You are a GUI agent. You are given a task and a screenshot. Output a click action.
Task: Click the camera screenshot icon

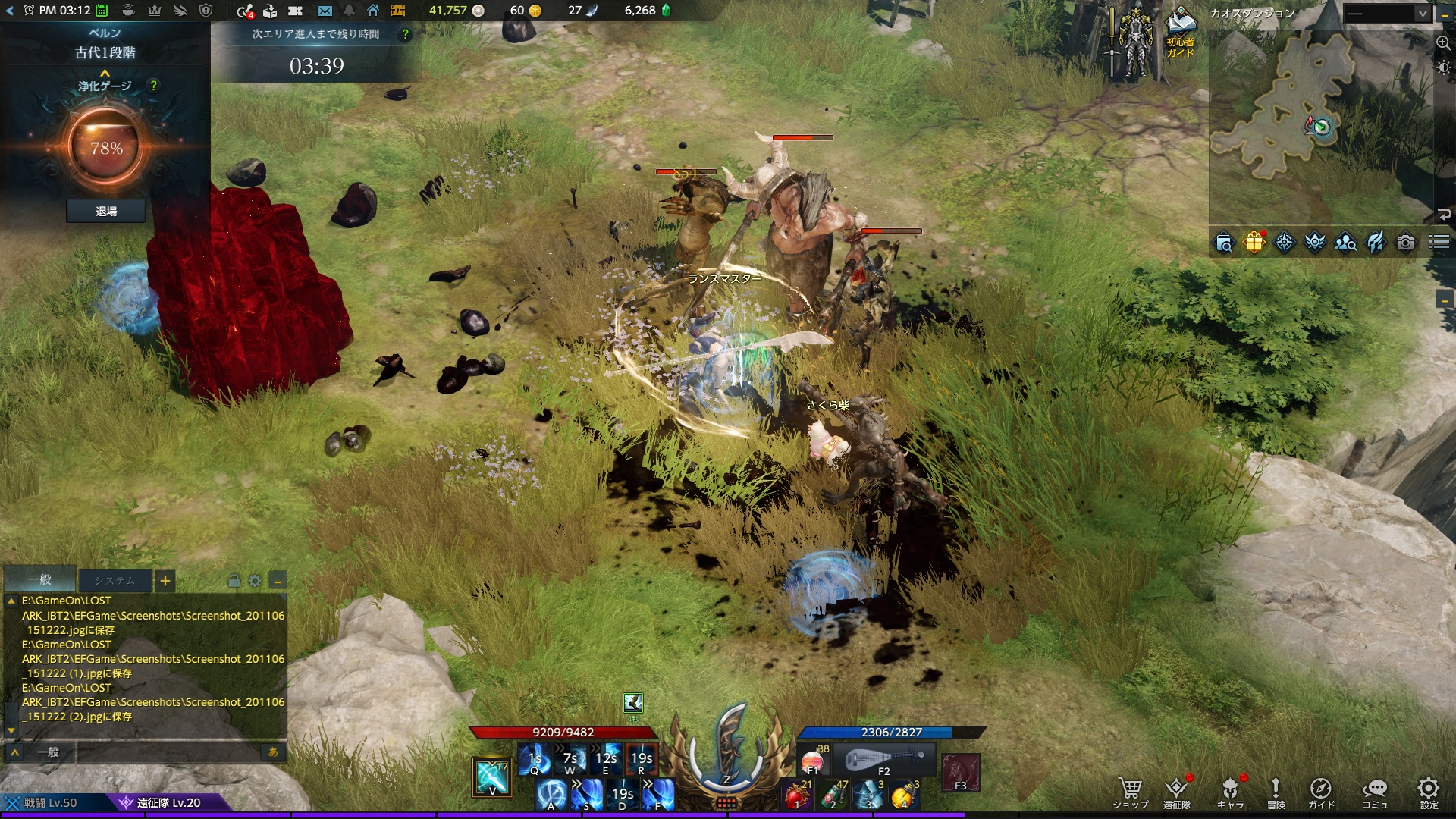pyautogui.click(x=1405, y=243)
